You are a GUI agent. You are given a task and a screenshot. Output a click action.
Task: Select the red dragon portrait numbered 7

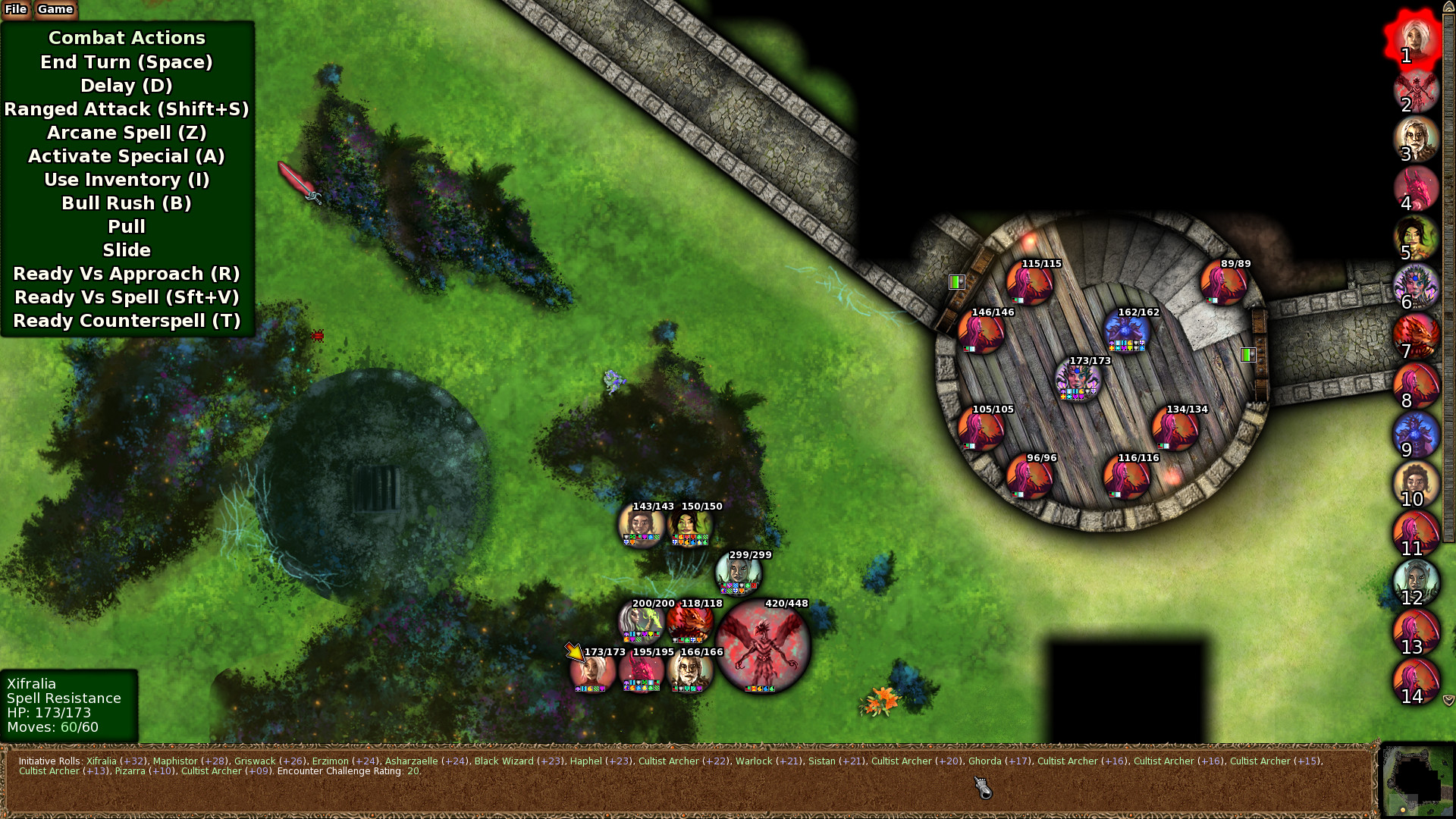1417,336
